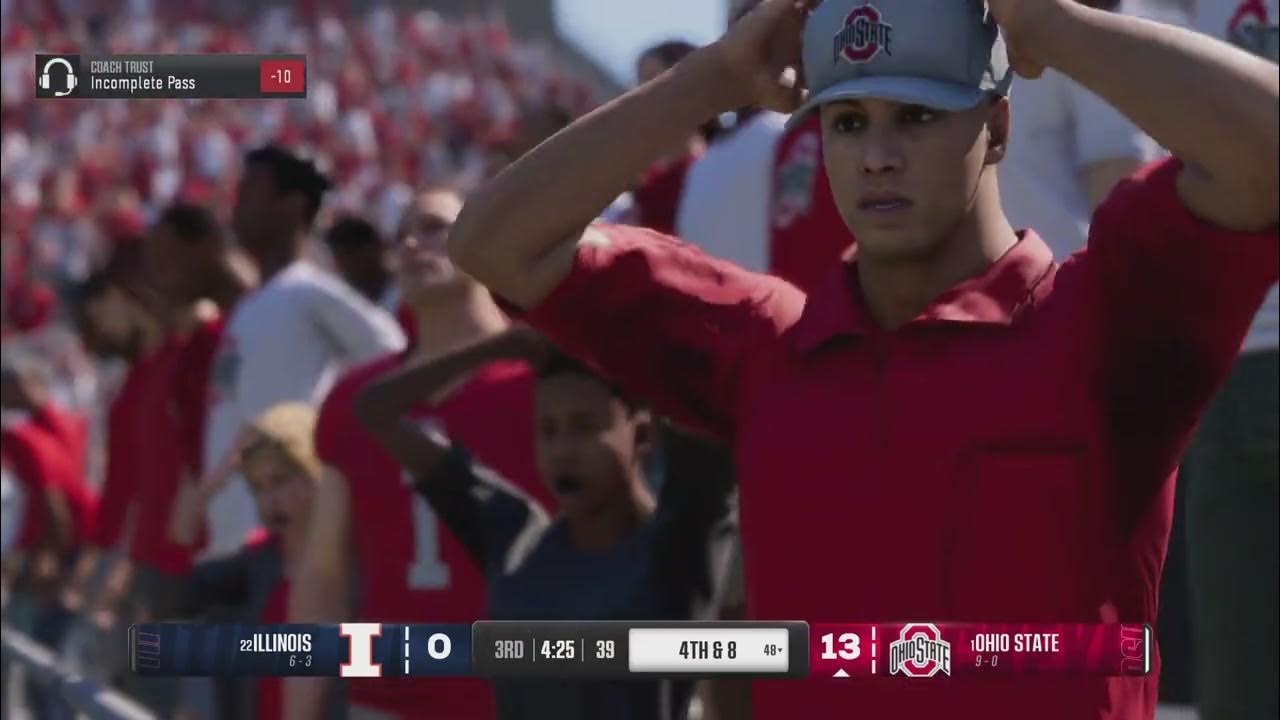
Task: Select the Ohio State logo on the scoreboard
Action: [x=920, y=649]
